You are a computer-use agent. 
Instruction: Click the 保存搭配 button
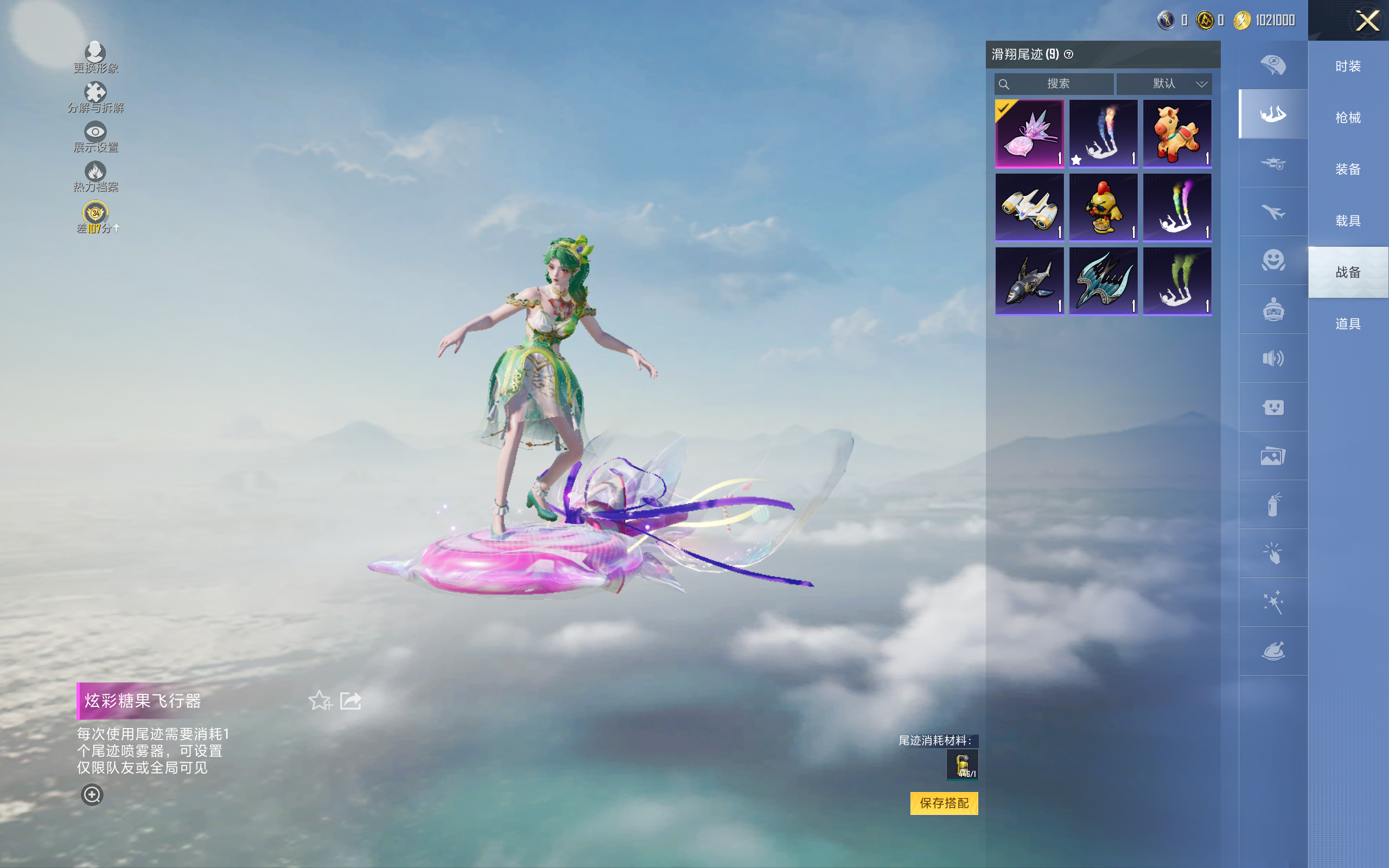[x=944, y=802]
